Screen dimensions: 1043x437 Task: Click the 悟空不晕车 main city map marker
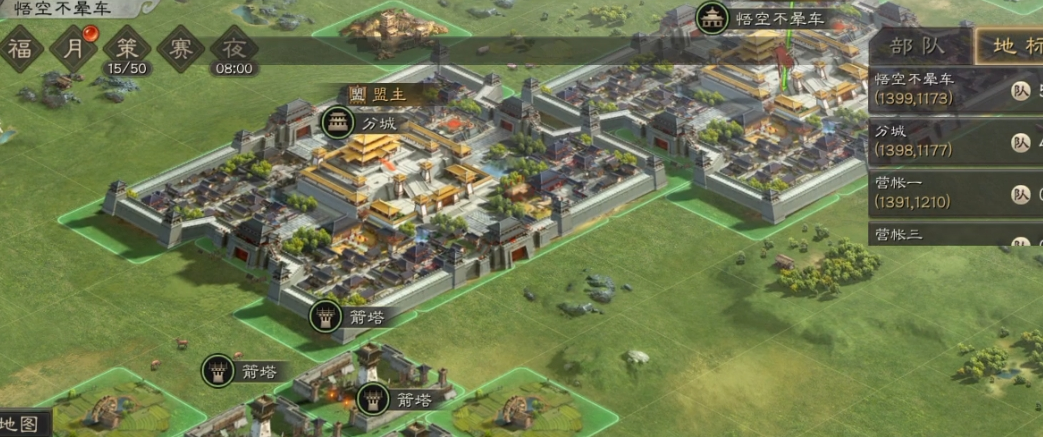pos(712,18)
